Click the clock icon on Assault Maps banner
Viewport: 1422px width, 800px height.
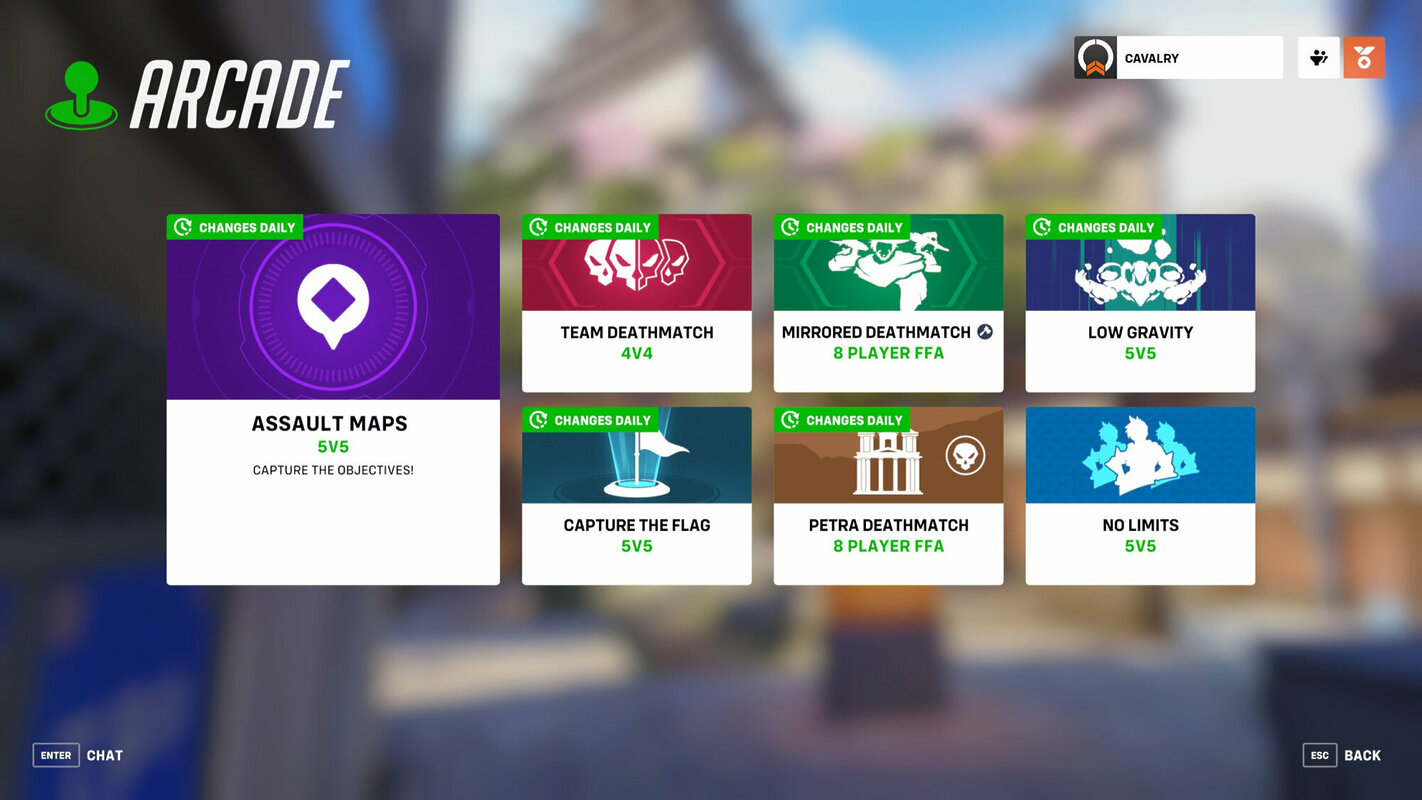point(182,227)
